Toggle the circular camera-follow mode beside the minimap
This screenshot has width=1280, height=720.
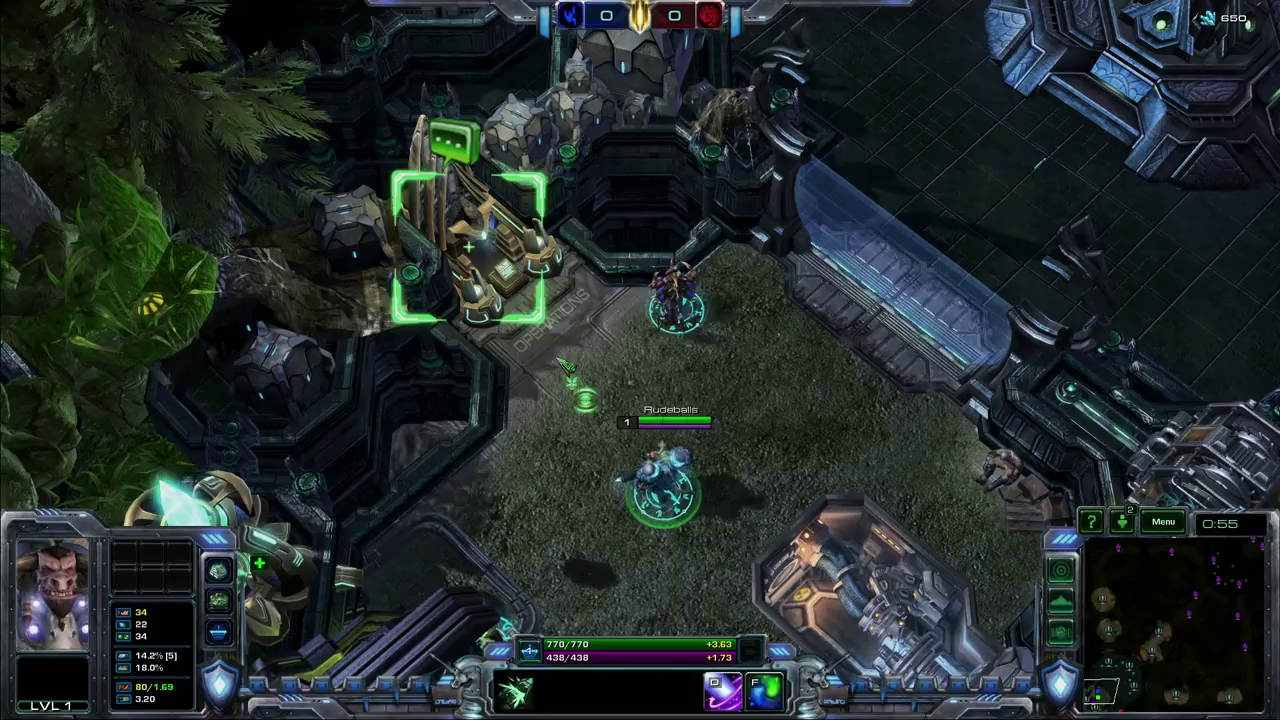(x=1061, y=570)
